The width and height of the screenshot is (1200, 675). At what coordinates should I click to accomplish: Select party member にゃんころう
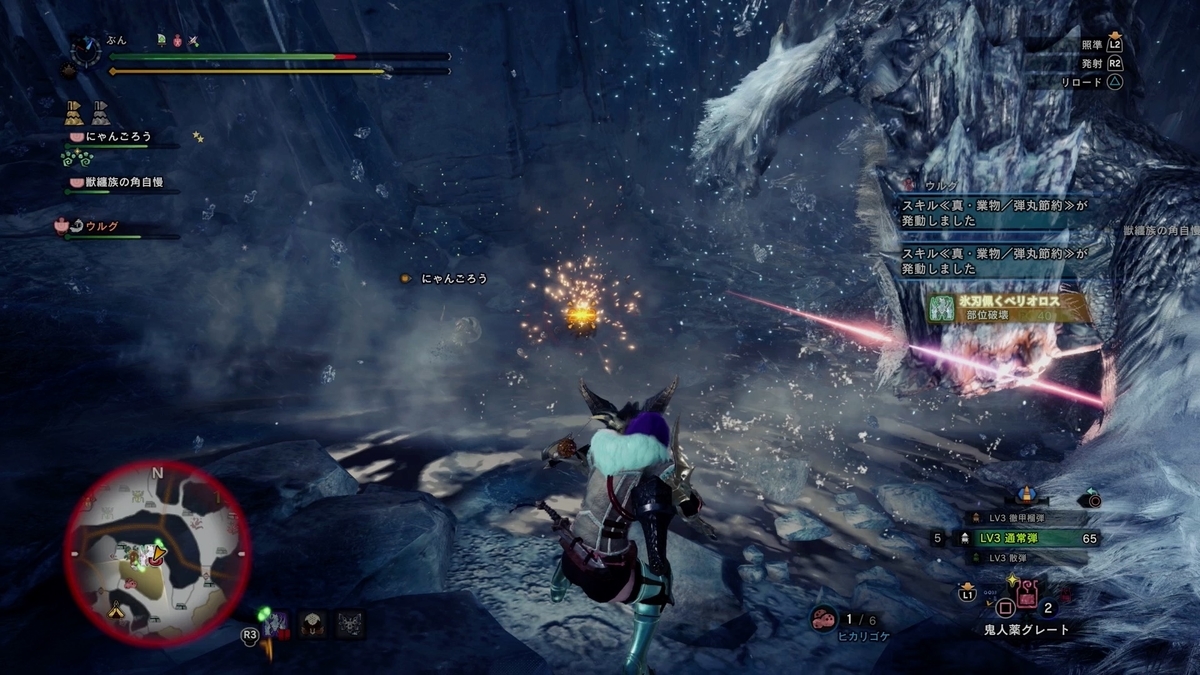(x=110, y=137)
